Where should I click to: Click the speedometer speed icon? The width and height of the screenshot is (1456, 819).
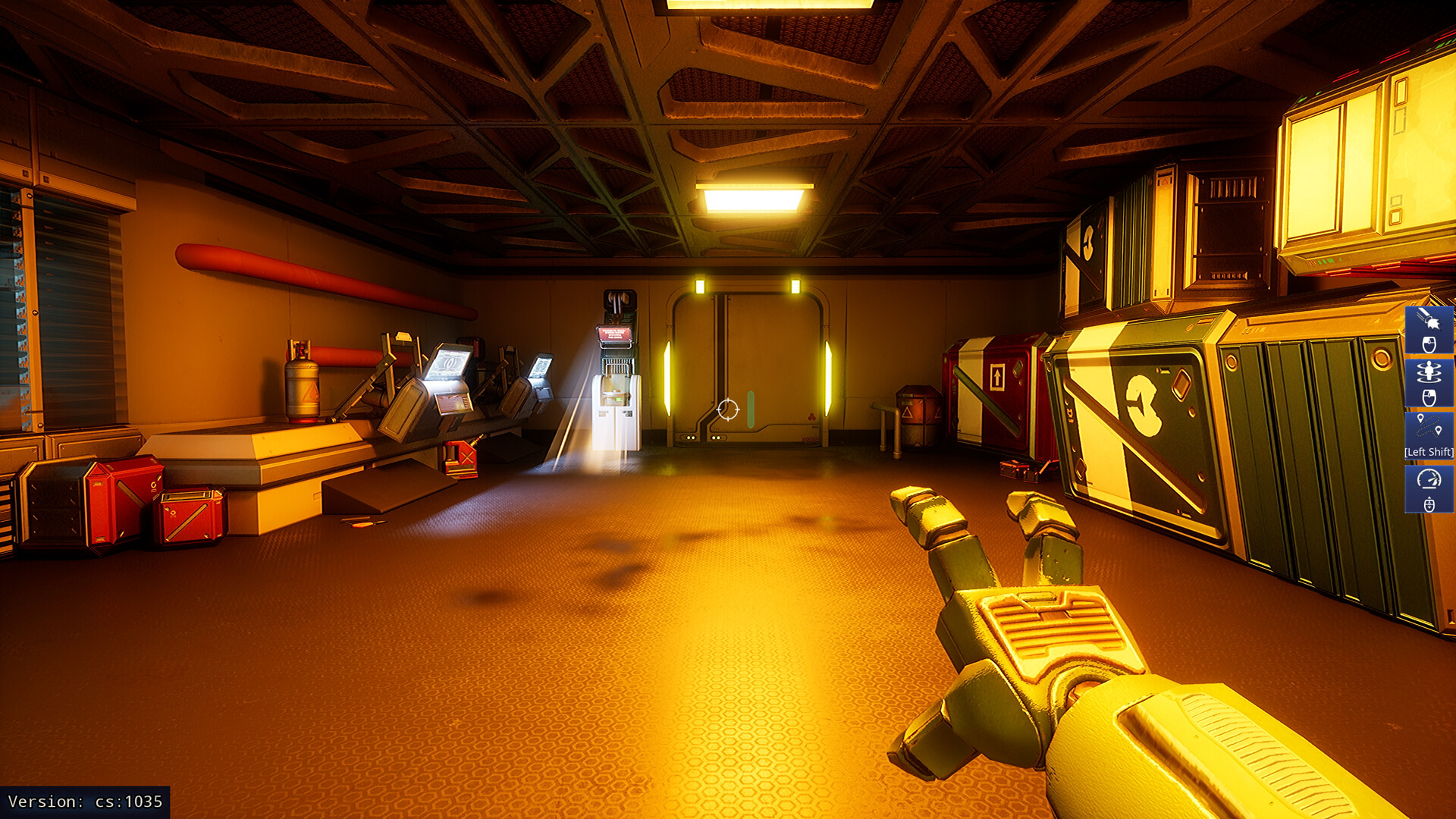coord(1429,479)
